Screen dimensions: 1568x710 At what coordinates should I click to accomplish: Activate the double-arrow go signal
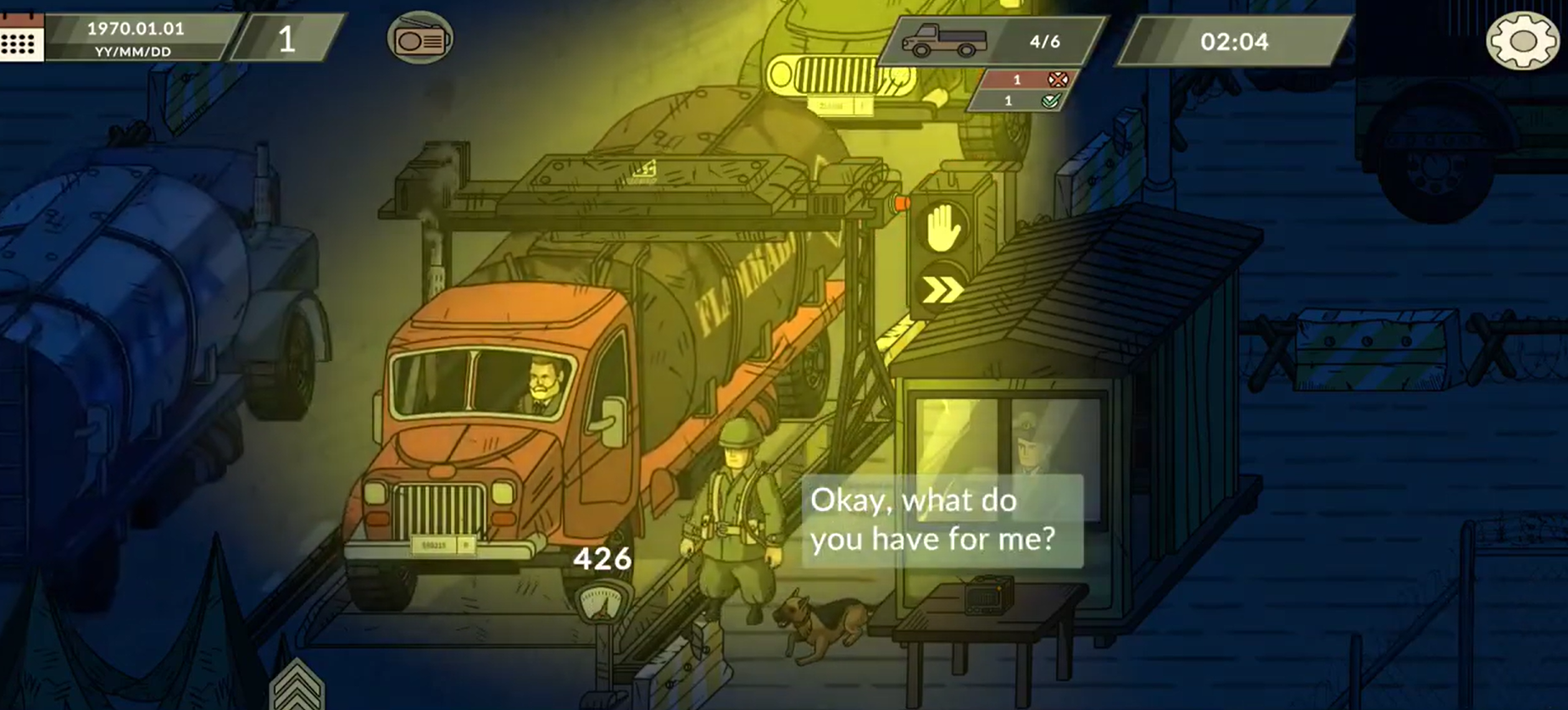942,291
